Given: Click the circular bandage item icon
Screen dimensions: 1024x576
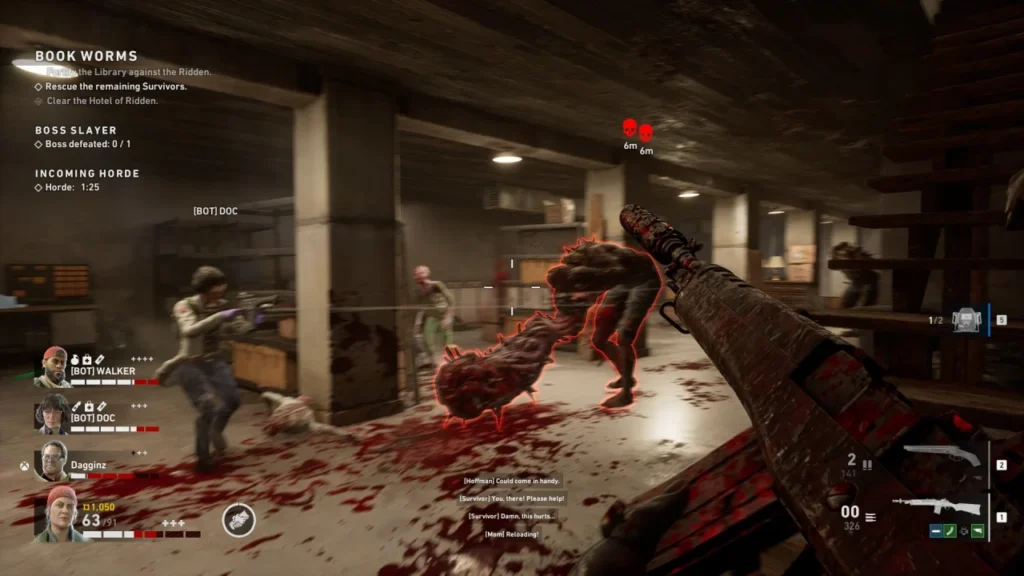Looking at the screenshot, I should click(x=239, y=520).
